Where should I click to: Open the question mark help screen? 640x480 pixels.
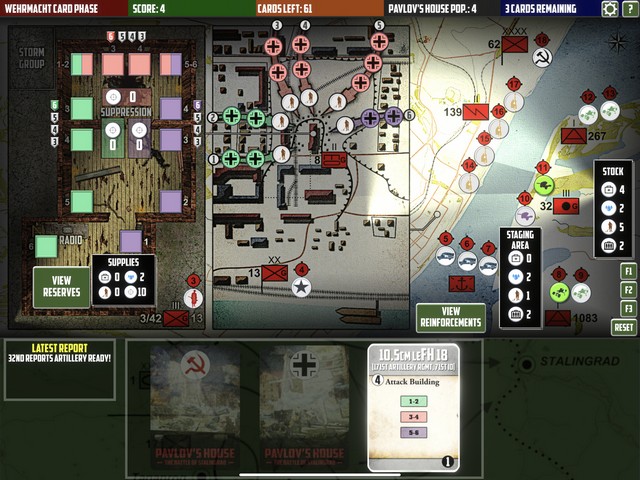tap(629, 9)
